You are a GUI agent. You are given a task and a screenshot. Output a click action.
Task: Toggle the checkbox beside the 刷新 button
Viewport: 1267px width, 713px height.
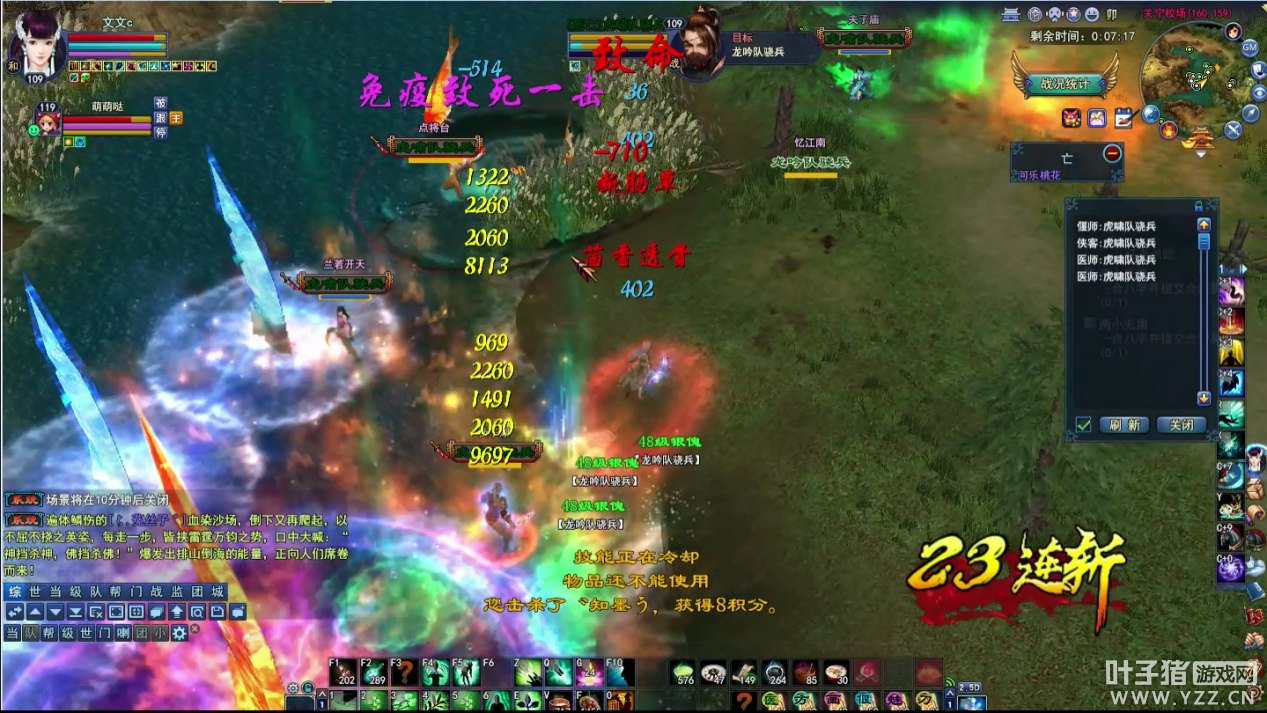1083,424
